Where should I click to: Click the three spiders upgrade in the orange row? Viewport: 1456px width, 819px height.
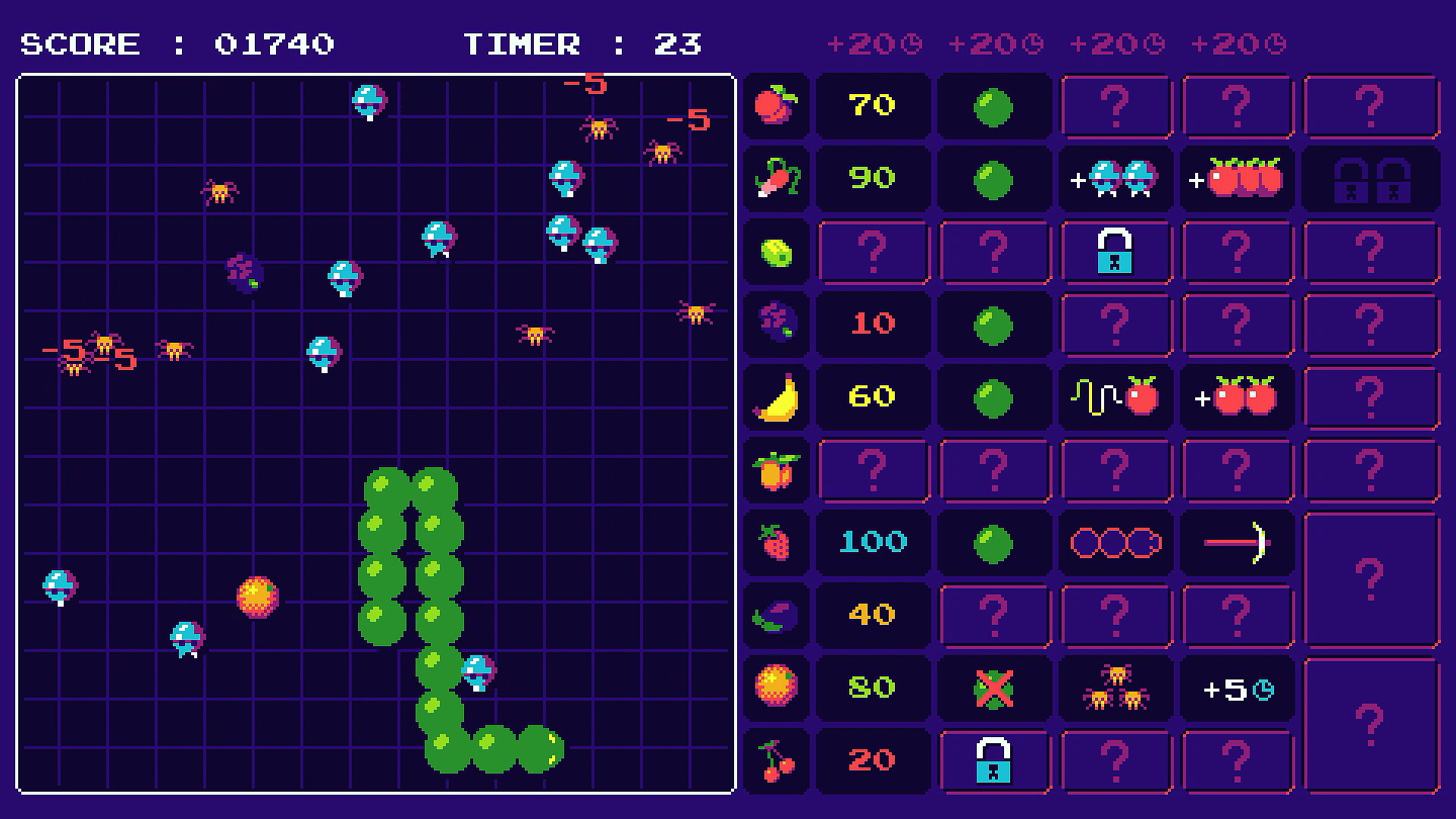pos(1116,687)
